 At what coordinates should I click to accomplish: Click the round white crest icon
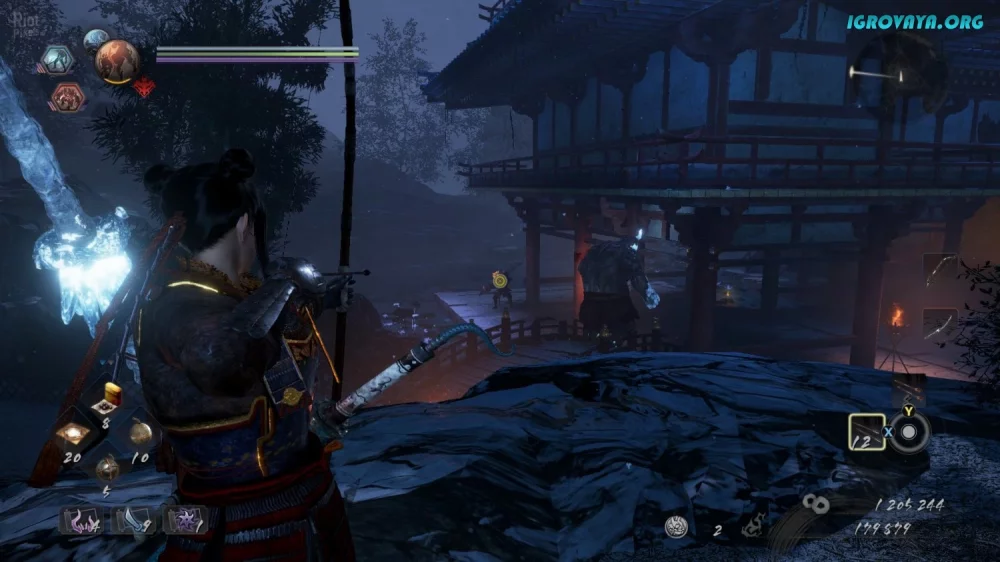676,529
